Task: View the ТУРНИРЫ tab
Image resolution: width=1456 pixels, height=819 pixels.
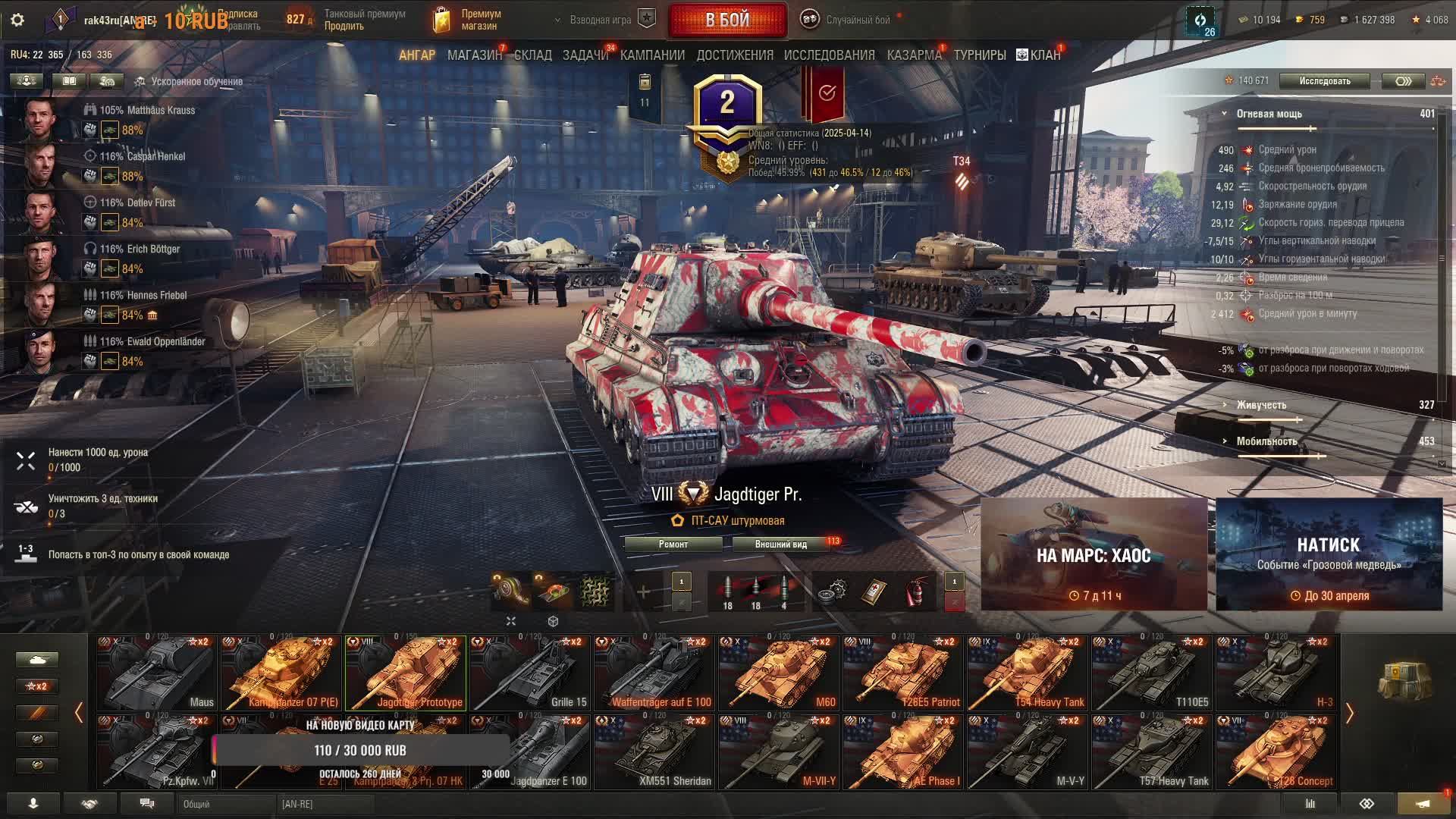Action: [x=980, y=55]
